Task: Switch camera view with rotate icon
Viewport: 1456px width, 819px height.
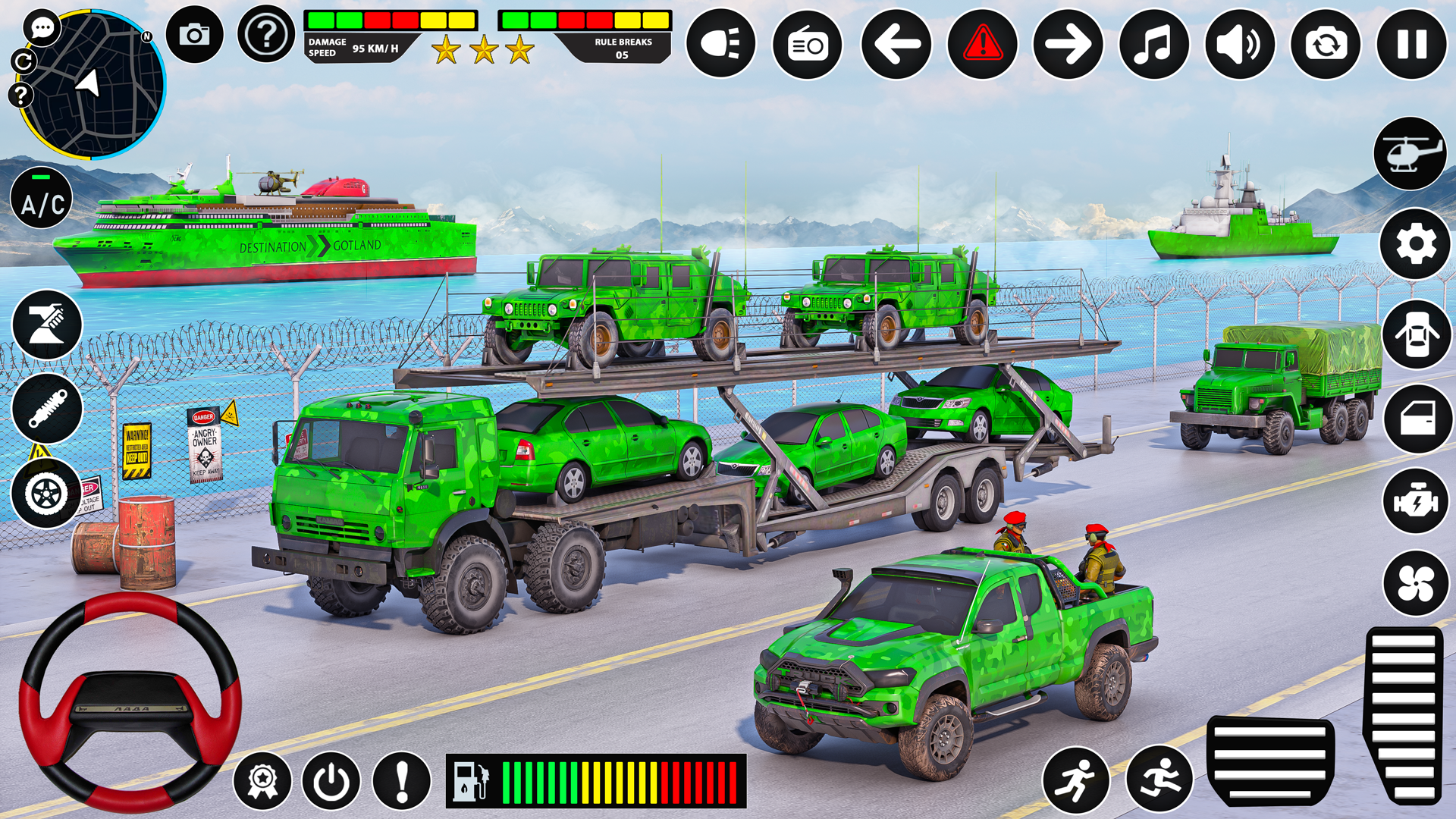Action: pyautogui.click(x=1325, y=43)
